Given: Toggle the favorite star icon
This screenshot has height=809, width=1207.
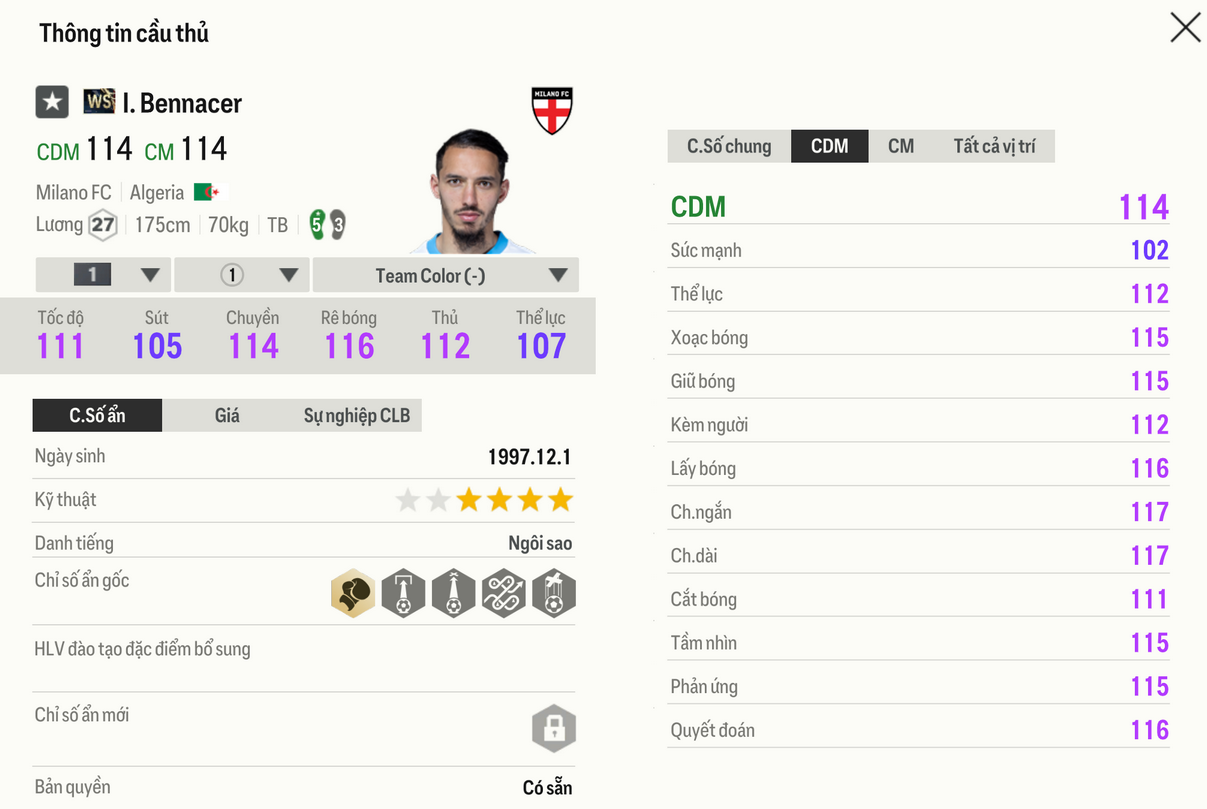Looking at the screenshot, I should click(52, 102).
